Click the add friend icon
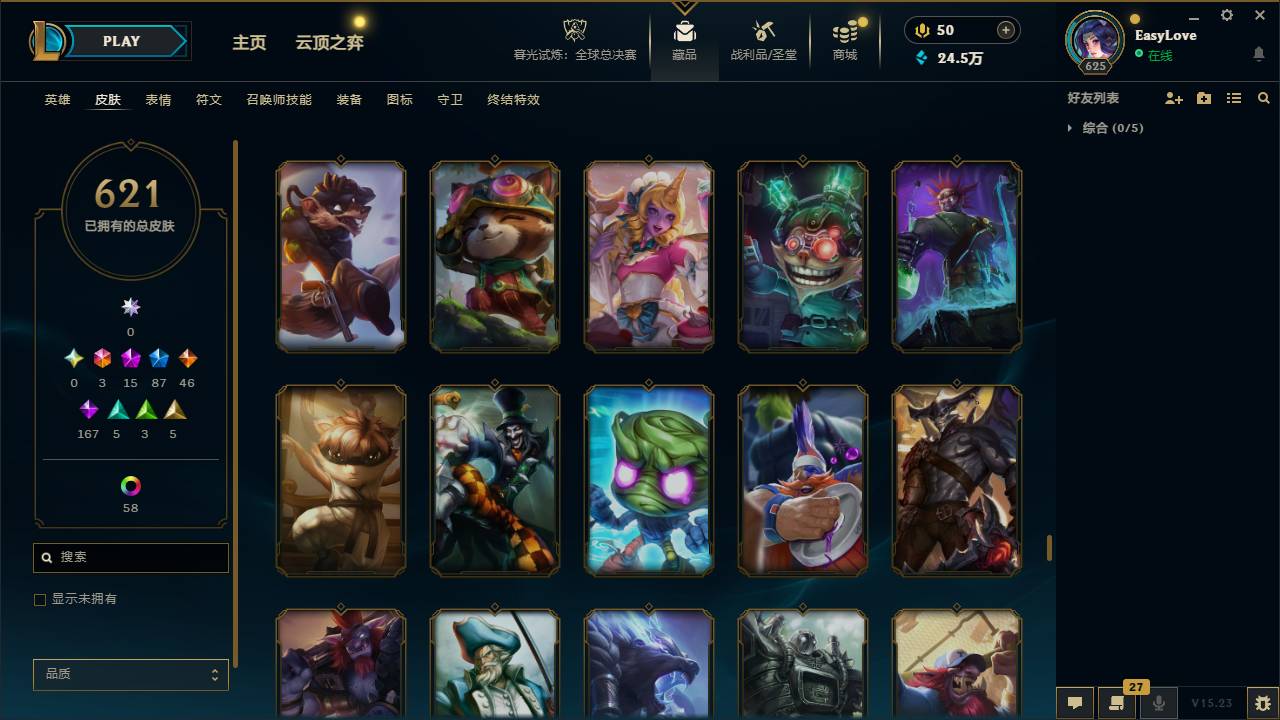 [1174, 97]
